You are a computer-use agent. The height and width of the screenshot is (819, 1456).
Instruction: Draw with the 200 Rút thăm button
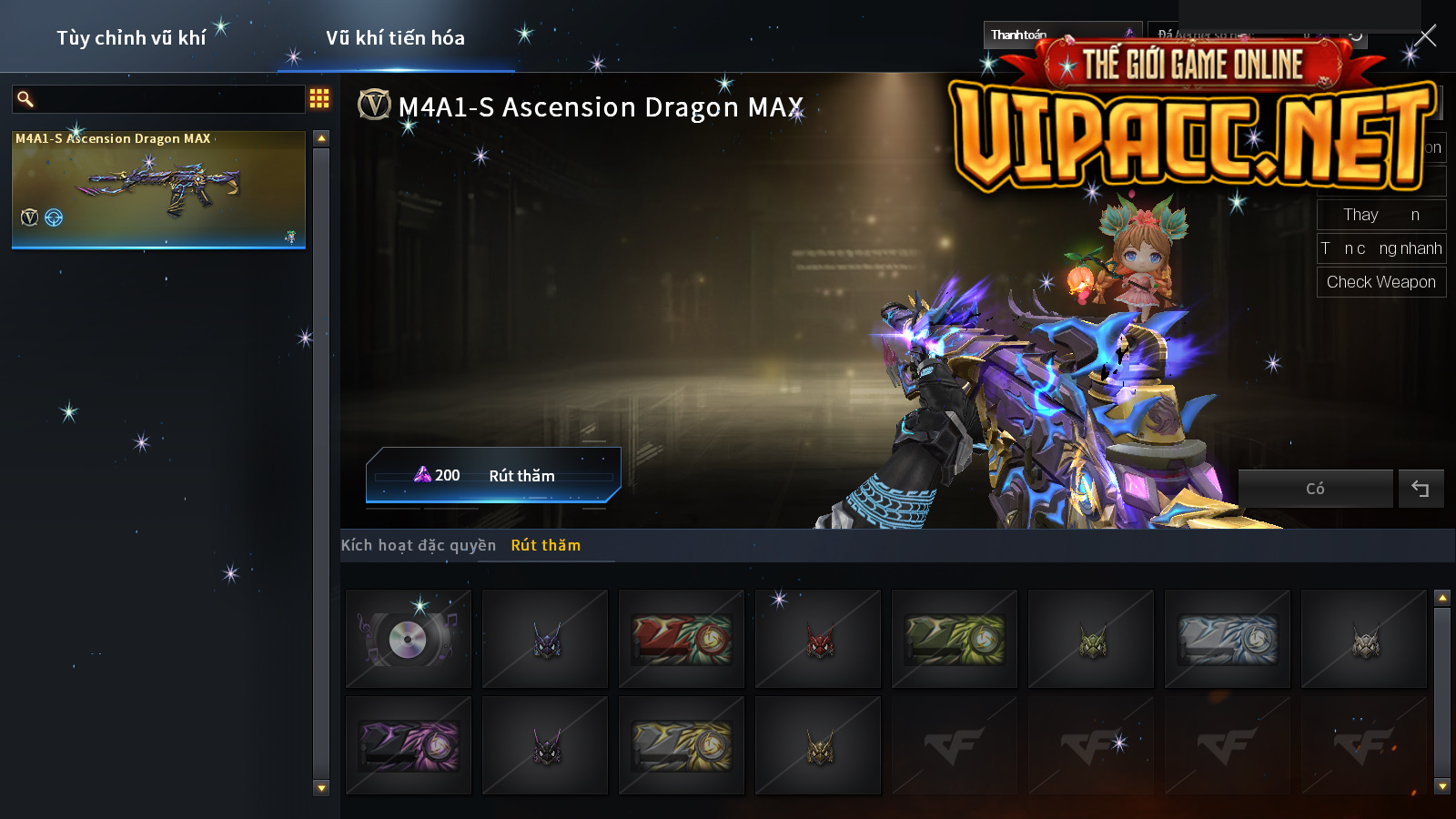[492, 475]
